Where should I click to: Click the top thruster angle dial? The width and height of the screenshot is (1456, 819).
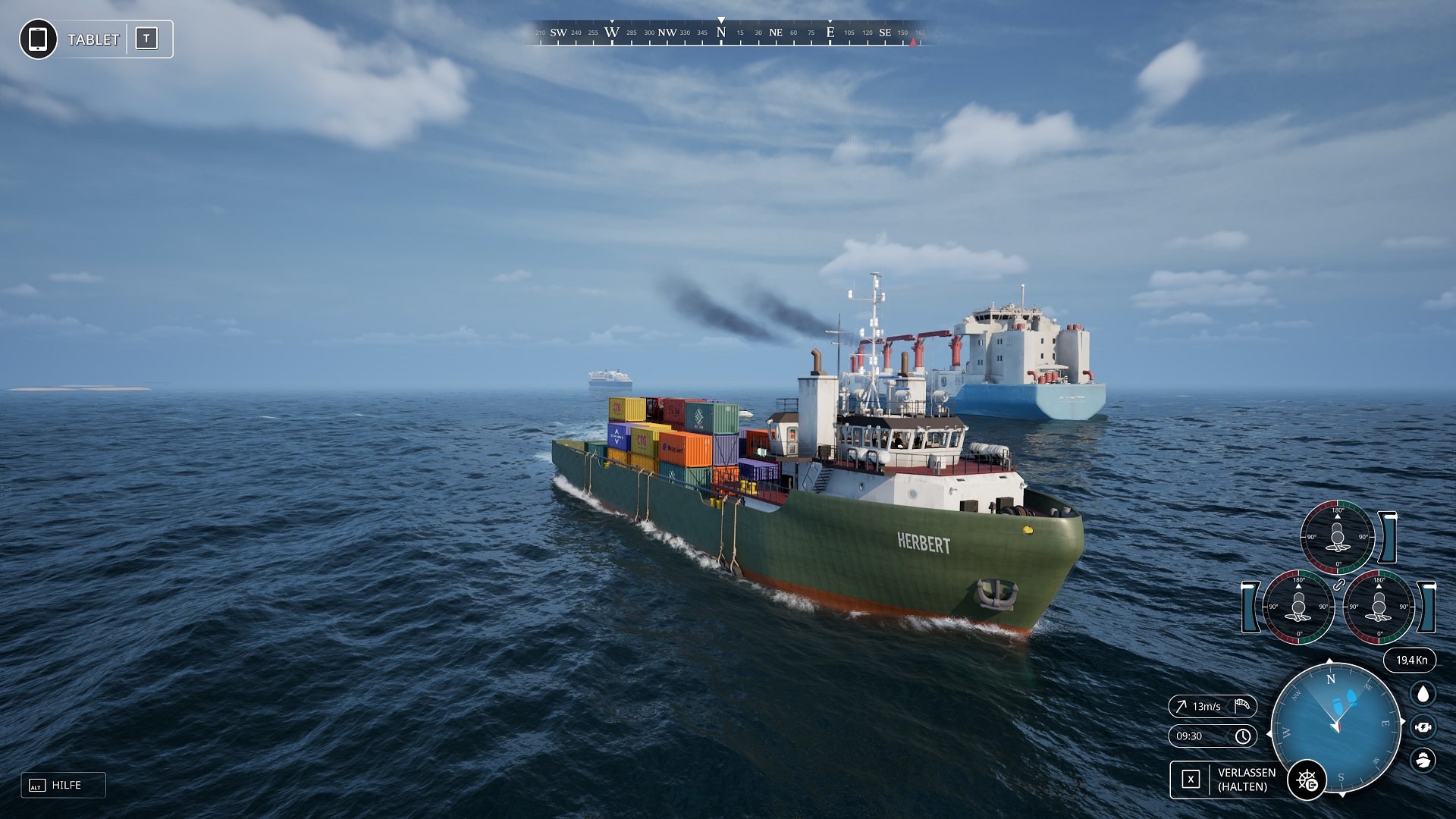coord(1337,537)
